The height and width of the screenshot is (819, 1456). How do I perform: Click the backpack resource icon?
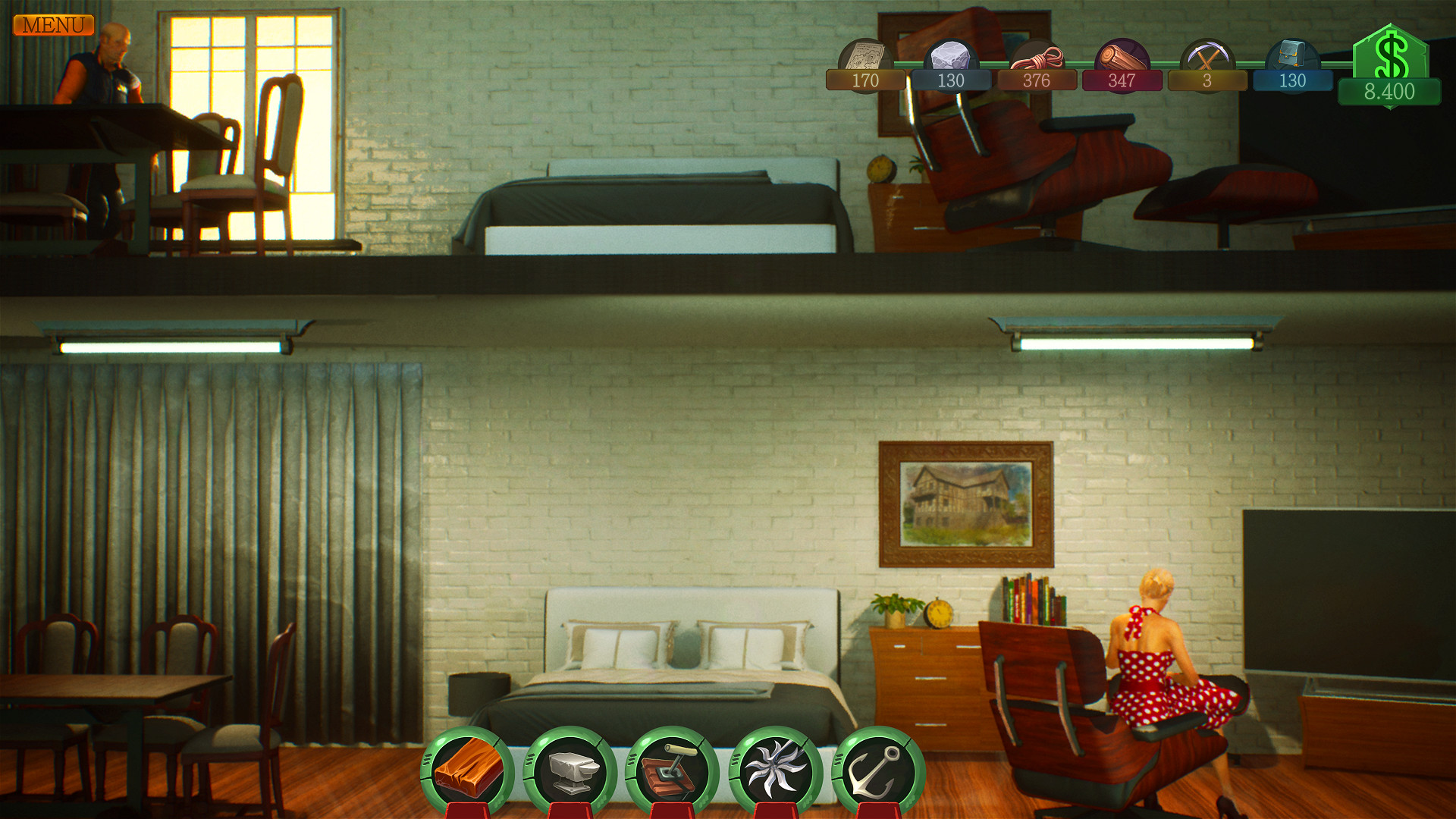[1291, 53]
